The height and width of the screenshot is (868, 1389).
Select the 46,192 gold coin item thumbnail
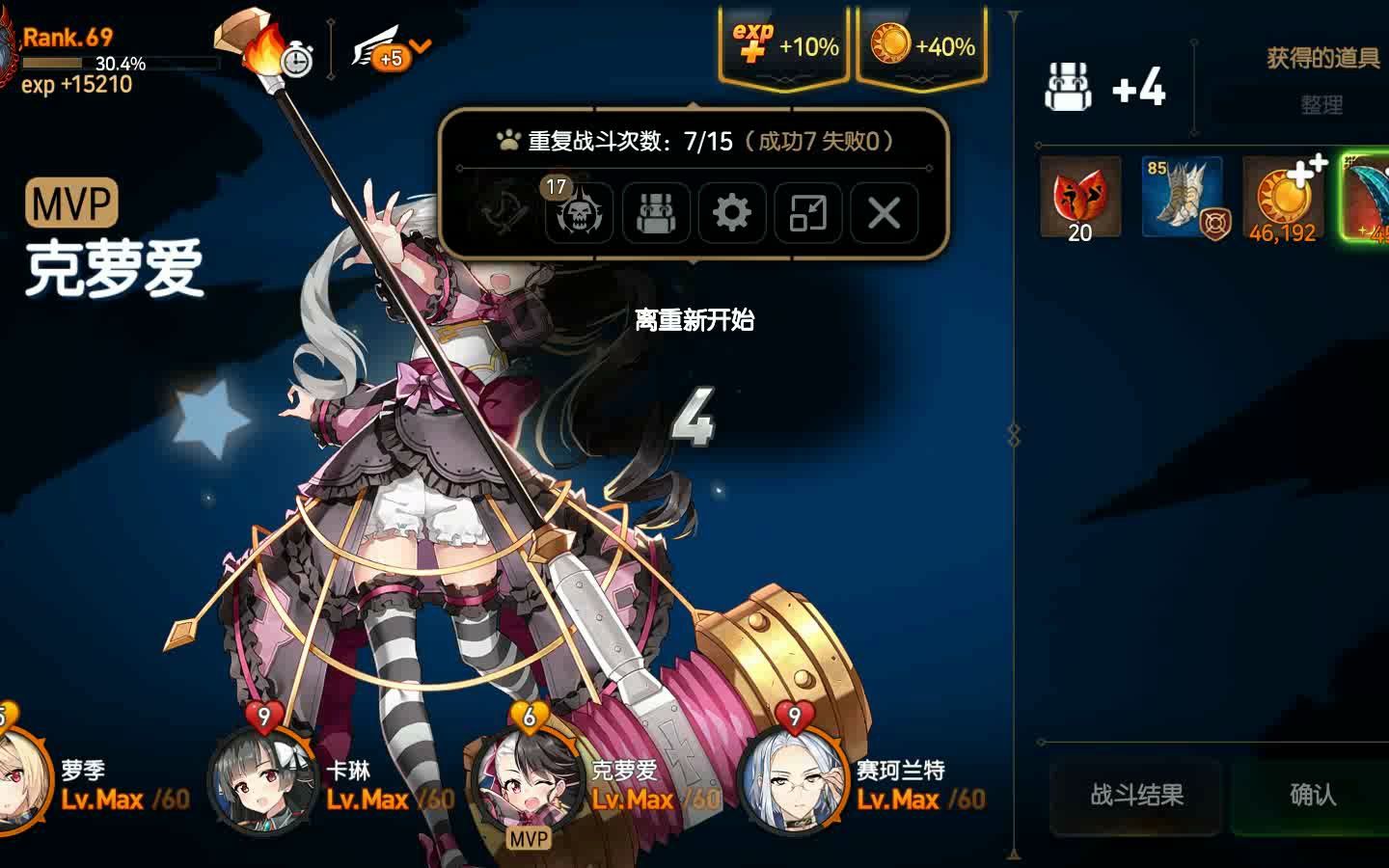pos(1283,200)
